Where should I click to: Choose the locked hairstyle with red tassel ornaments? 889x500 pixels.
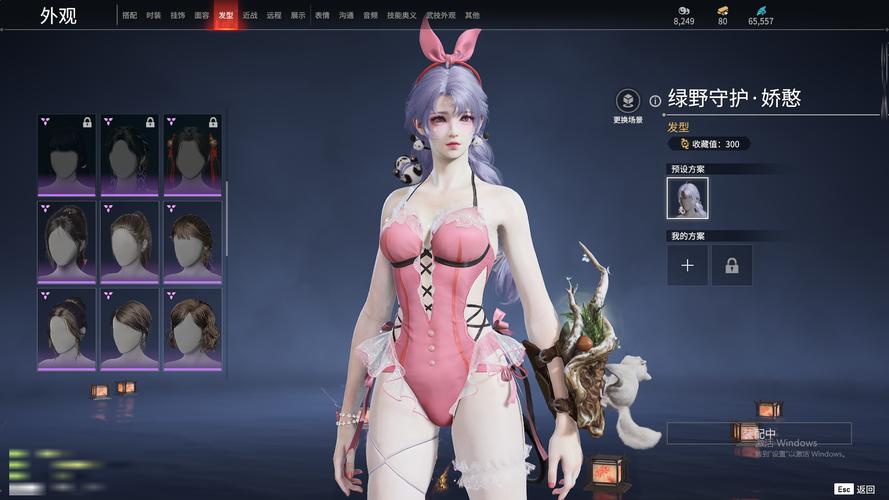[192, 155]
